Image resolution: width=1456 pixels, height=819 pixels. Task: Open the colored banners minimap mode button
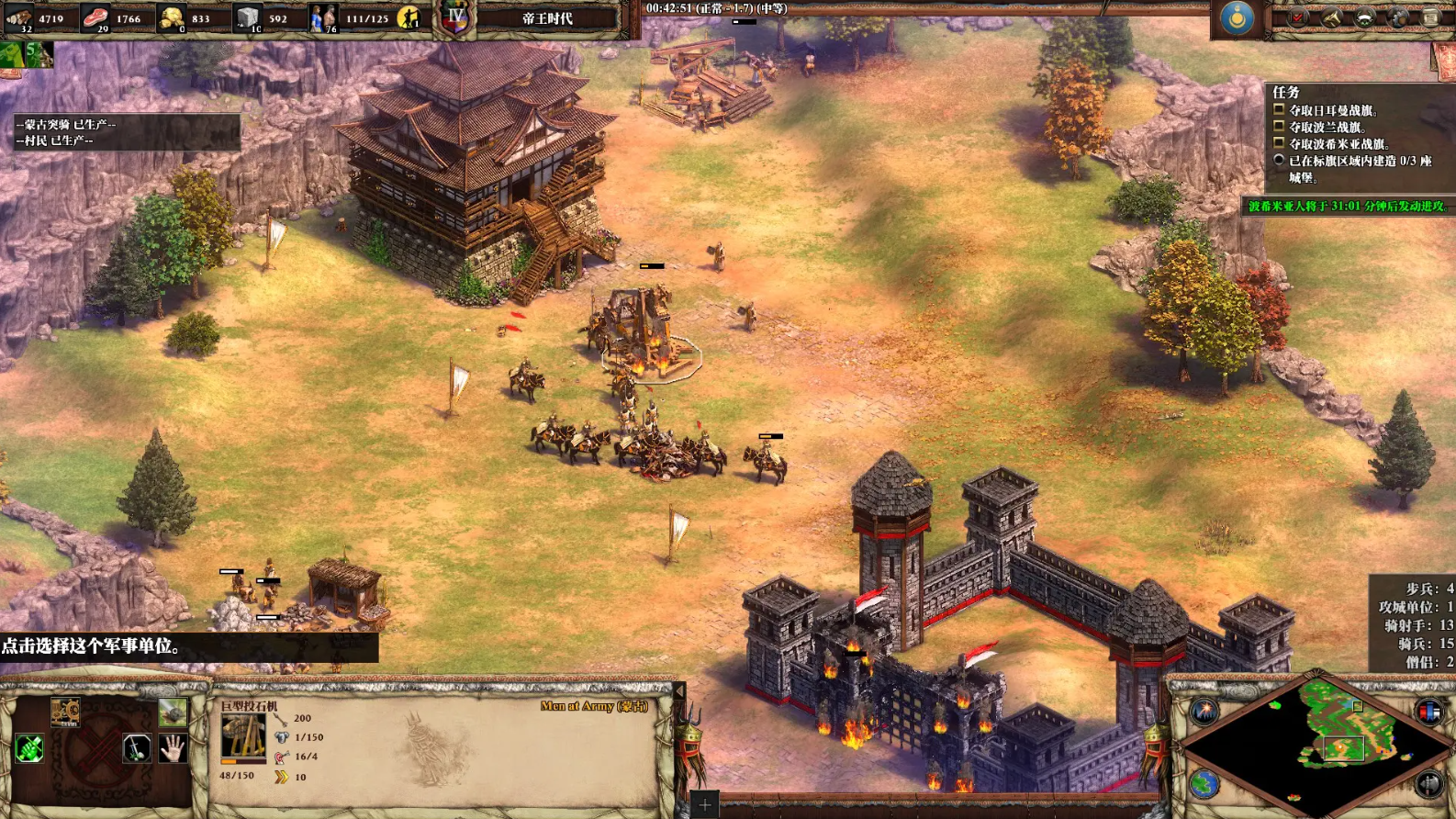pyautogui.click(x=1428, y=711)
